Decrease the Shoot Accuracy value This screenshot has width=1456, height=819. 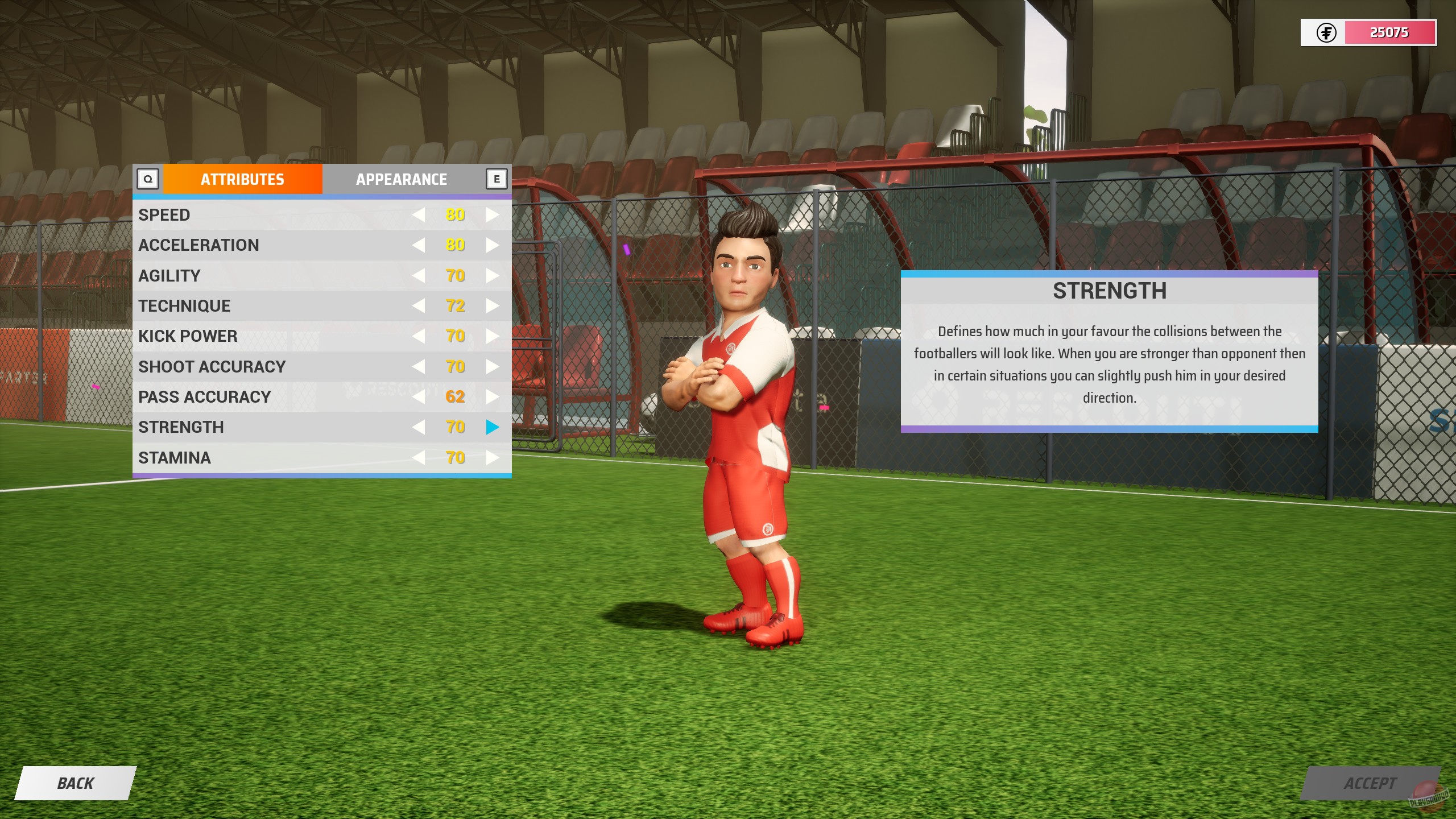coord(420,366)
